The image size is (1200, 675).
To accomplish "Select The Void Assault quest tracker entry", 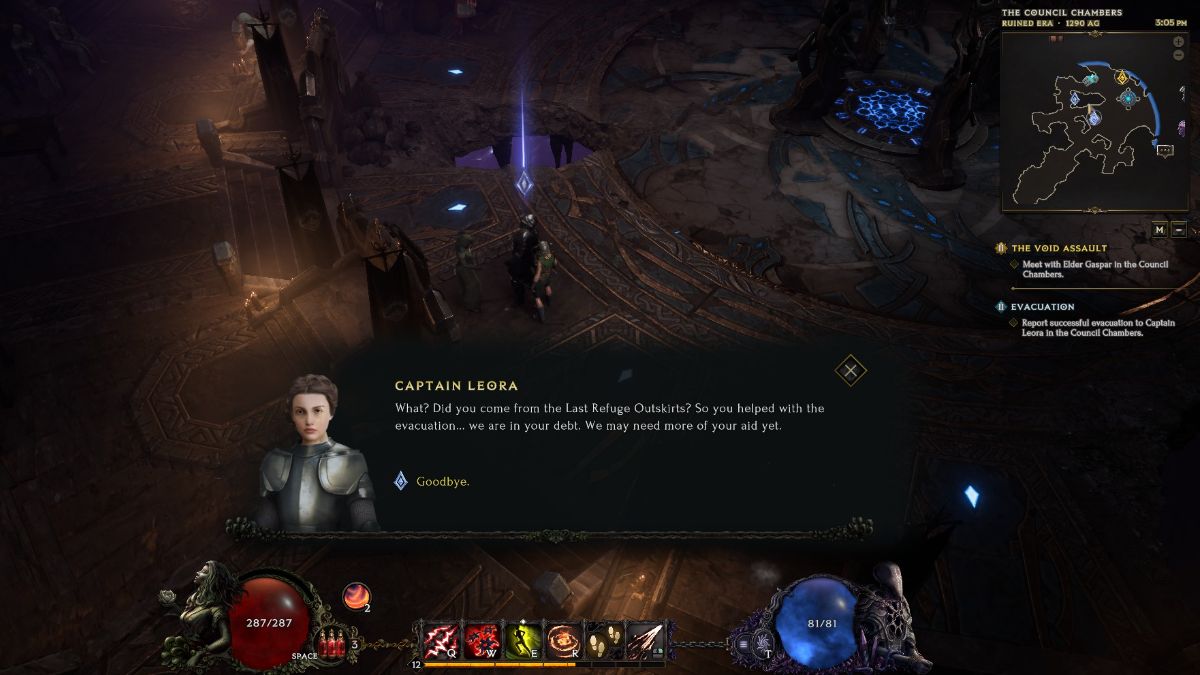I will [x=1059, y=248].
